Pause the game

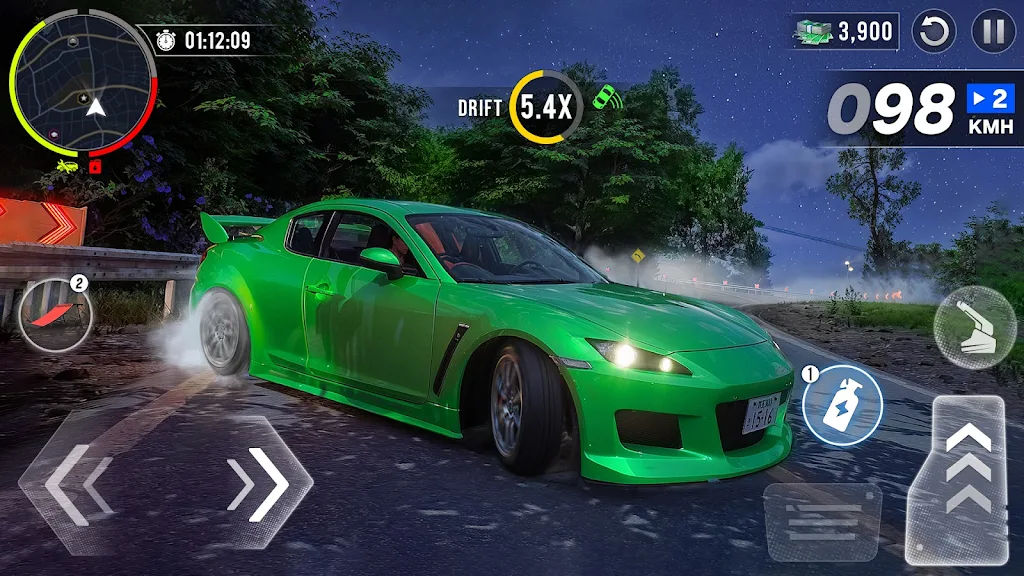click(x=993, y=32)
